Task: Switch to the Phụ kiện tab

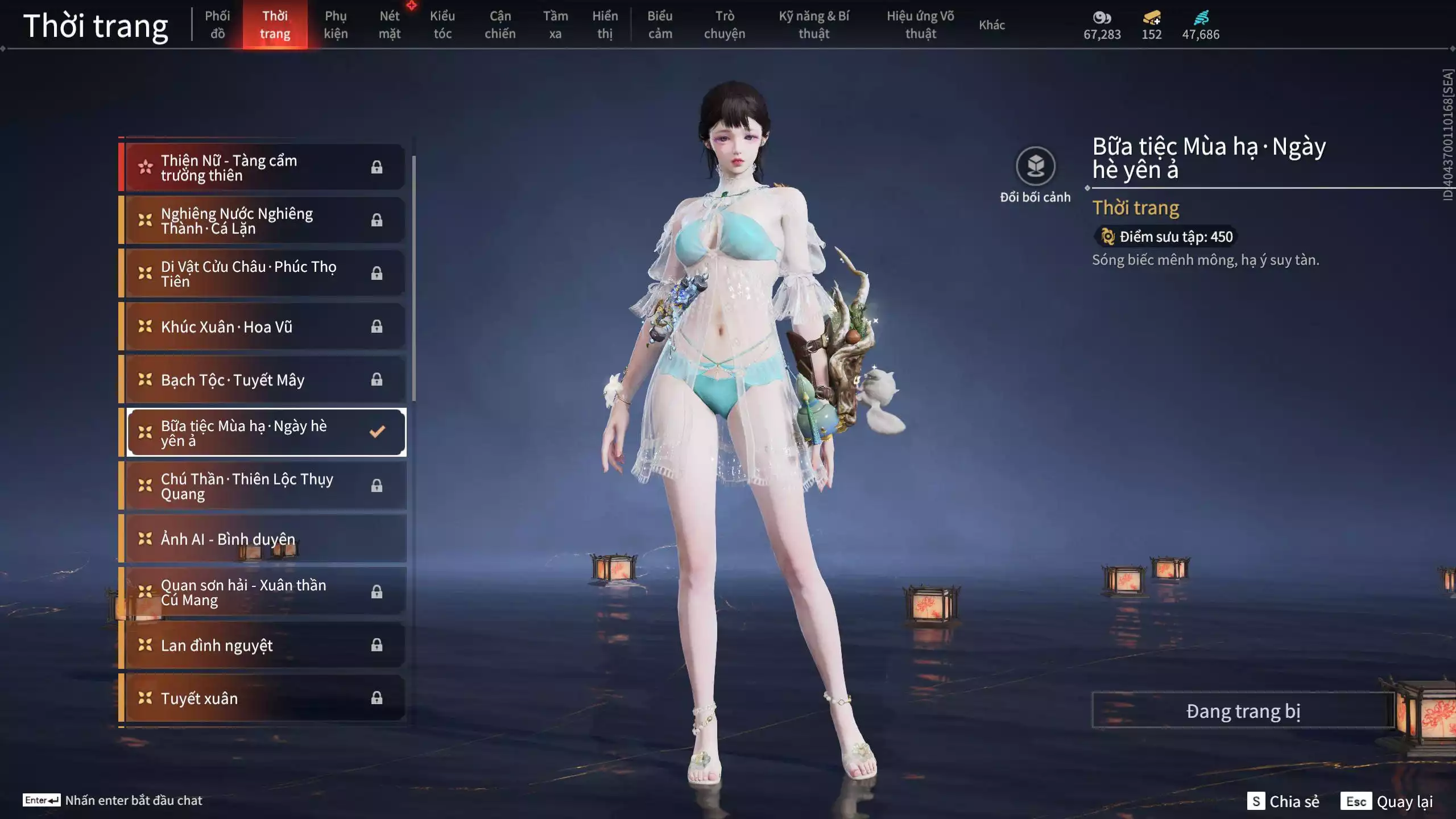Action: tap(336, 25)
